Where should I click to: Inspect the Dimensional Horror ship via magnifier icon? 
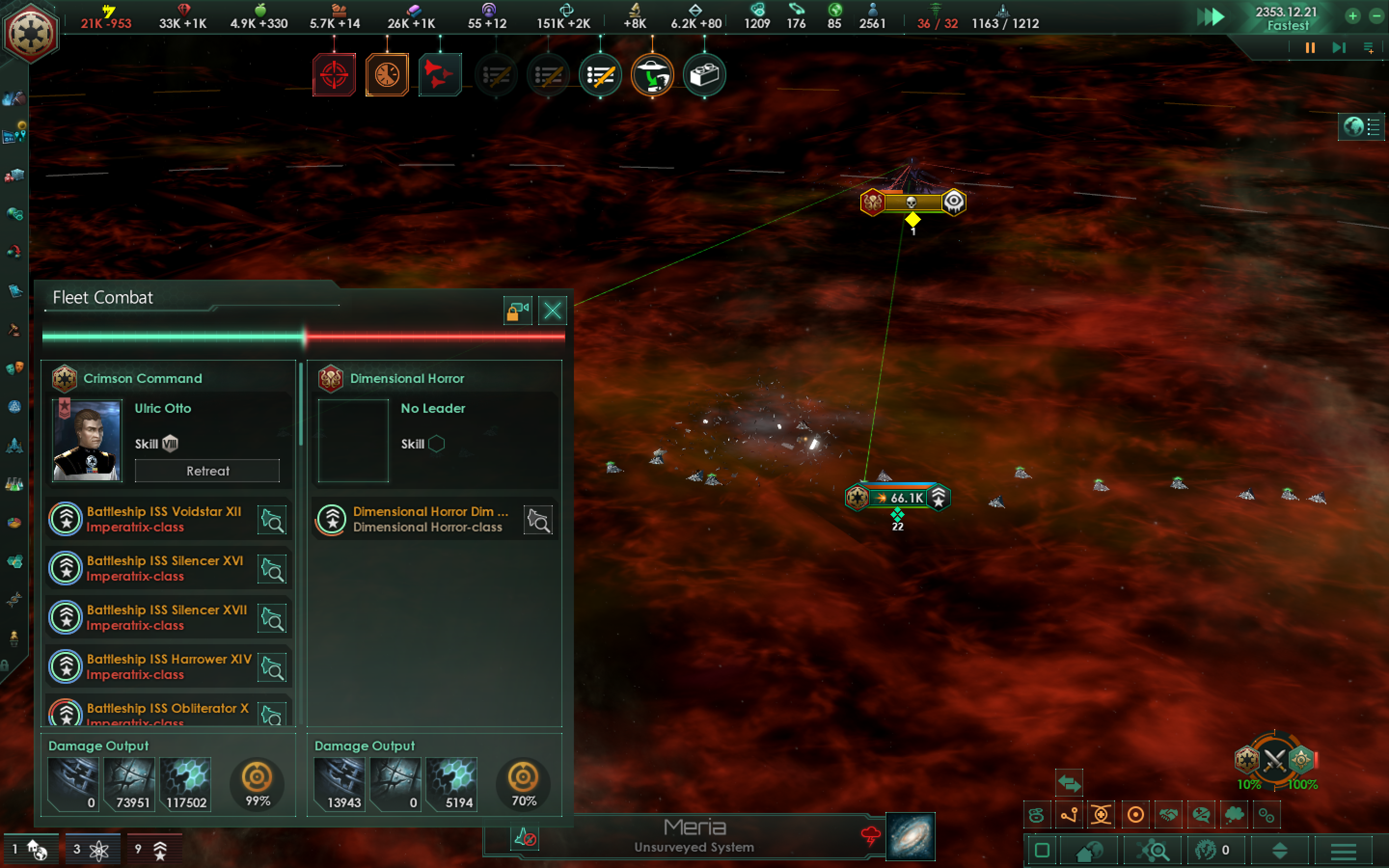[538, 519]
